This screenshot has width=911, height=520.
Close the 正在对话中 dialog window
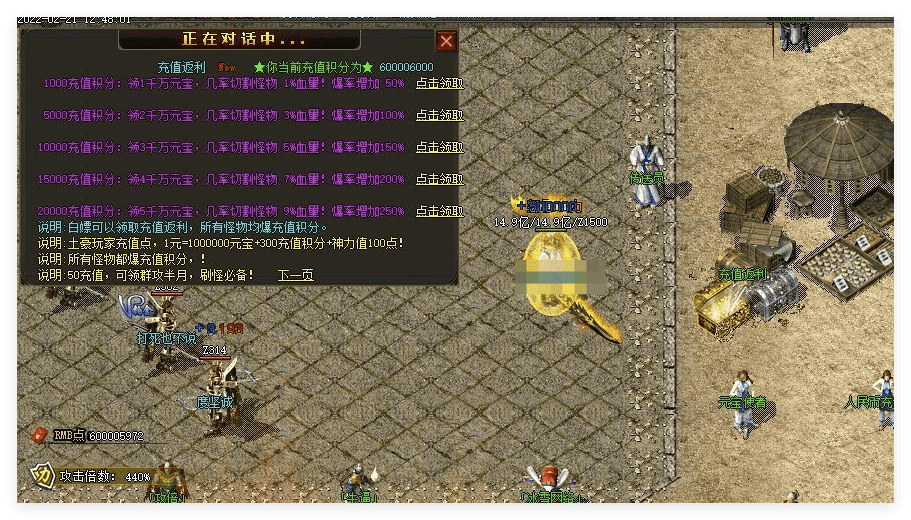446,41
